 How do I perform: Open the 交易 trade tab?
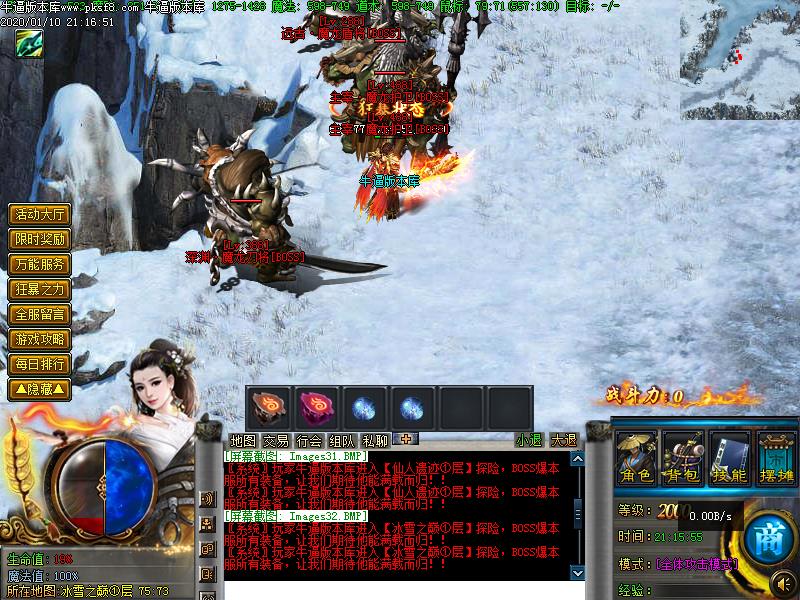click(276, 440)
